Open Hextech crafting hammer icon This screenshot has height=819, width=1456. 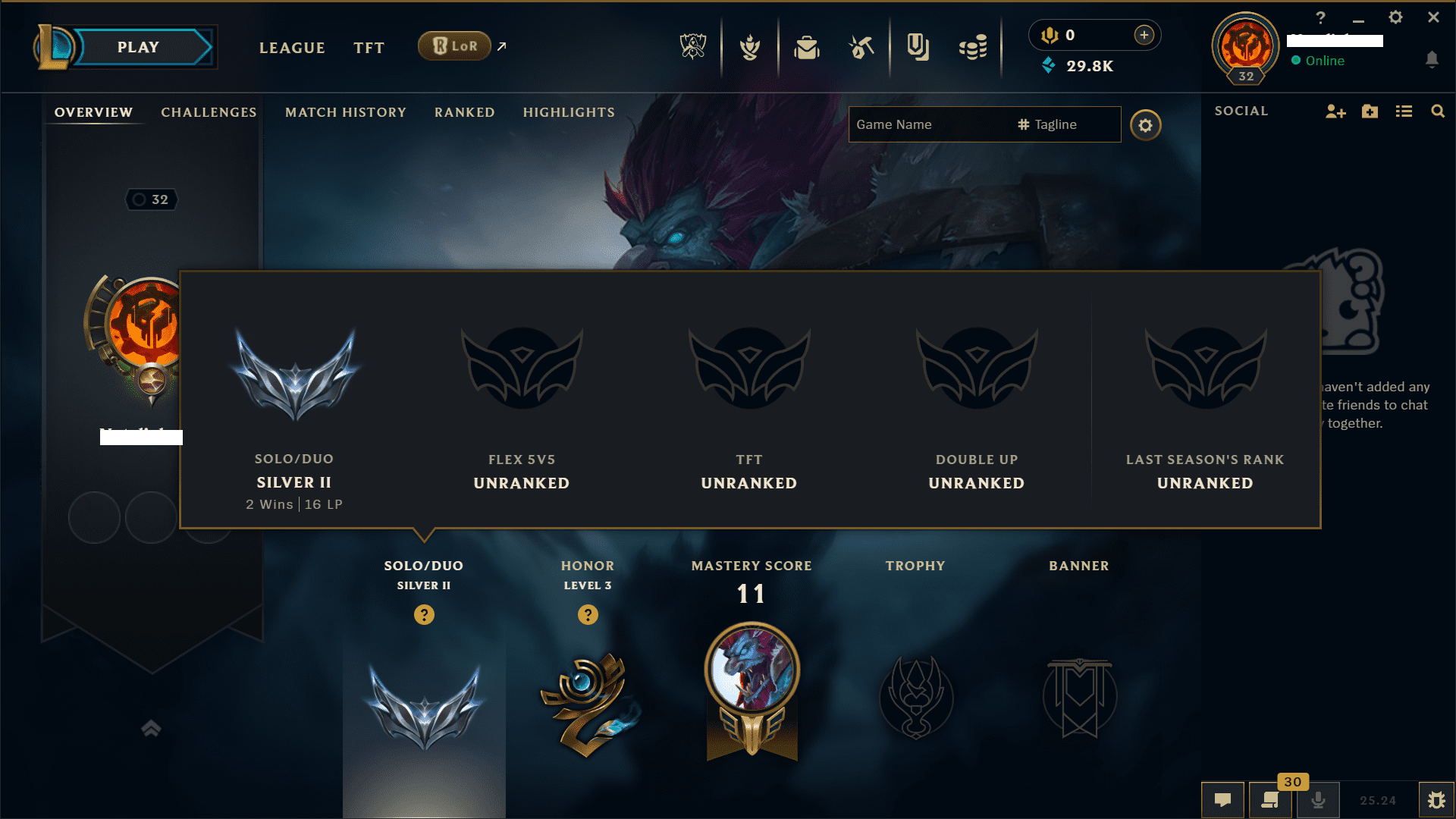click(861, 47)
